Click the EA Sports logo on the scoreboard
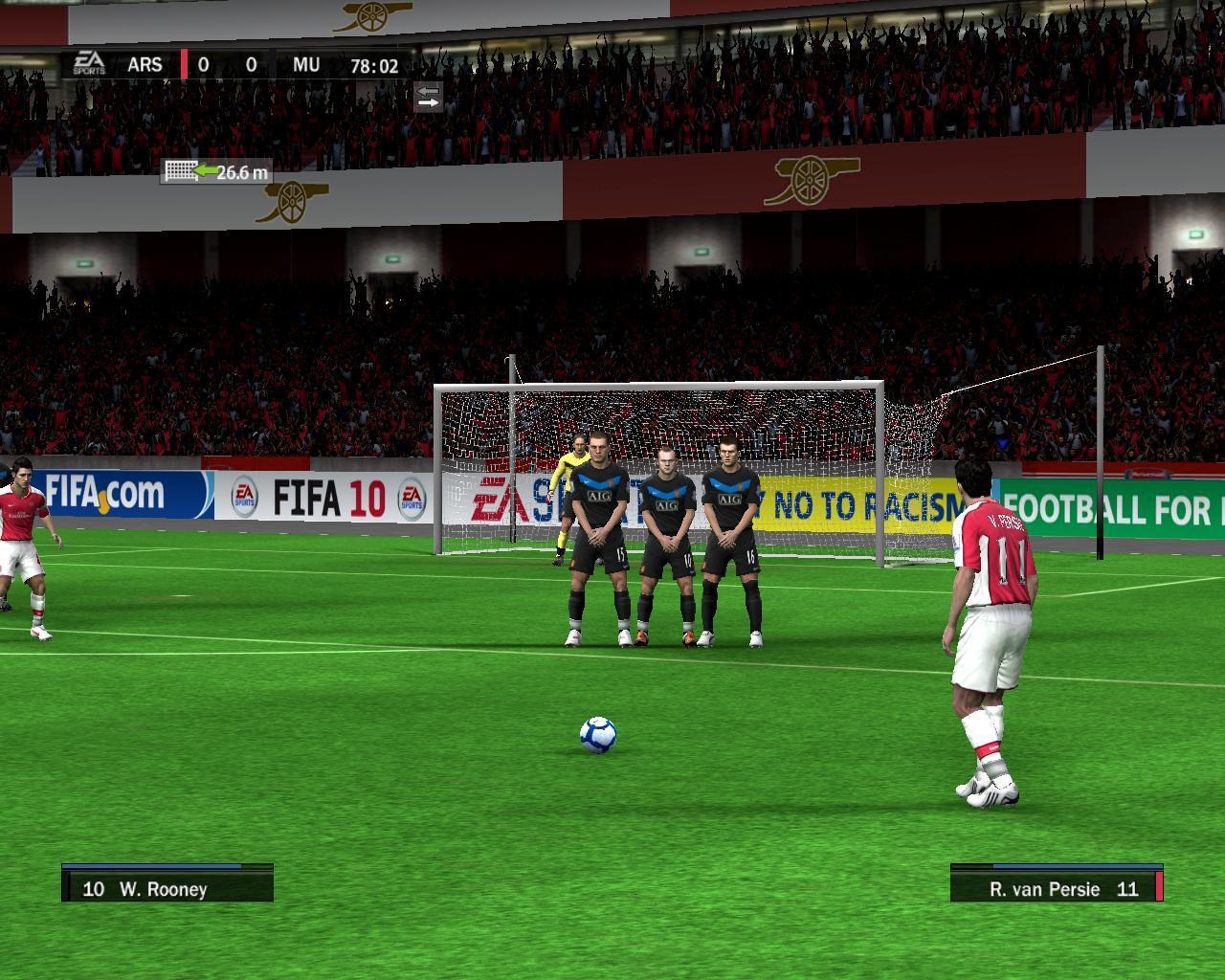This screenshot has width=1225, height=980. pos(89,63)
